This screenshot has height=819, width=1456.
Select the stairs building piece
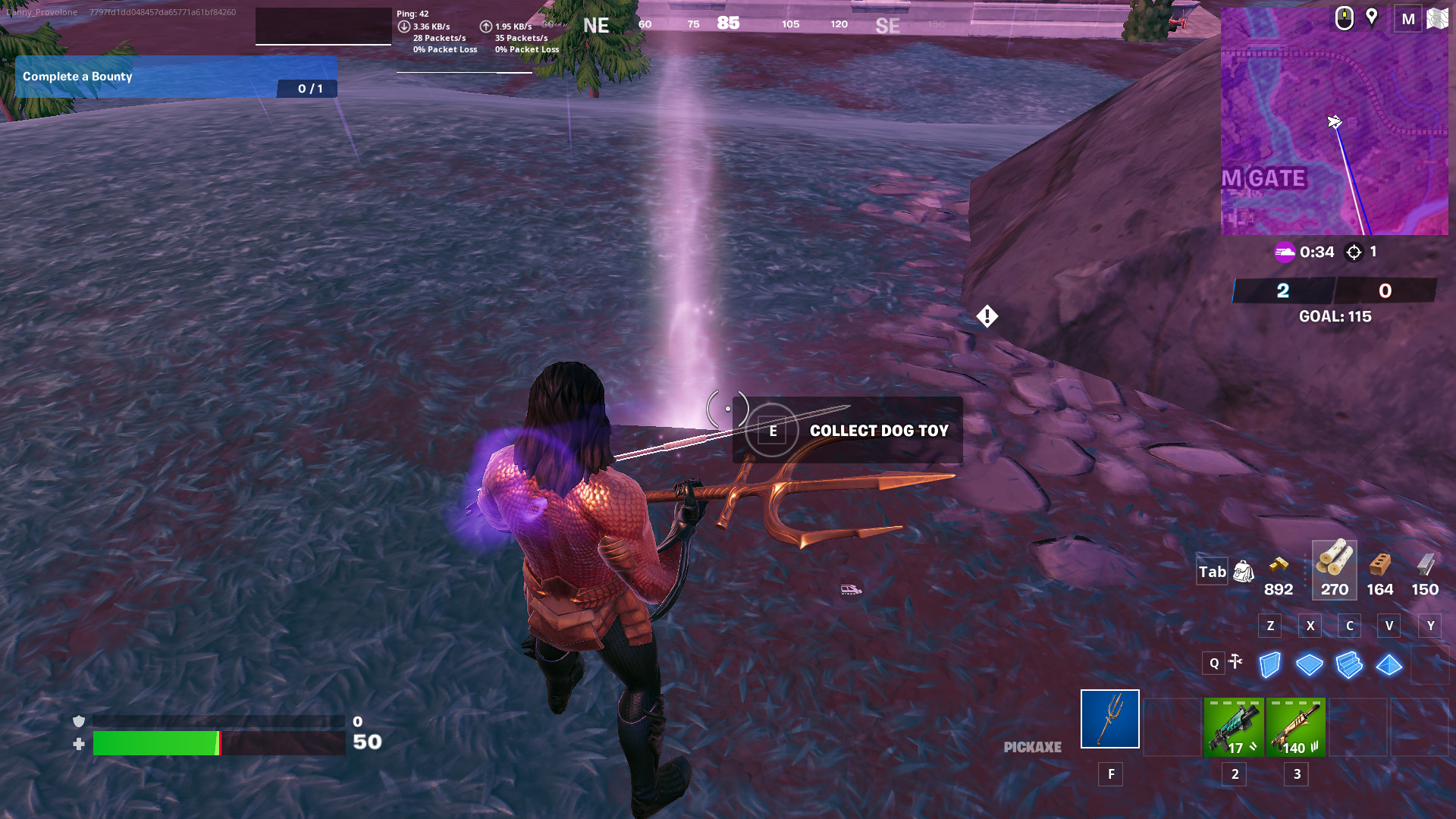[x=1349, y=665]
